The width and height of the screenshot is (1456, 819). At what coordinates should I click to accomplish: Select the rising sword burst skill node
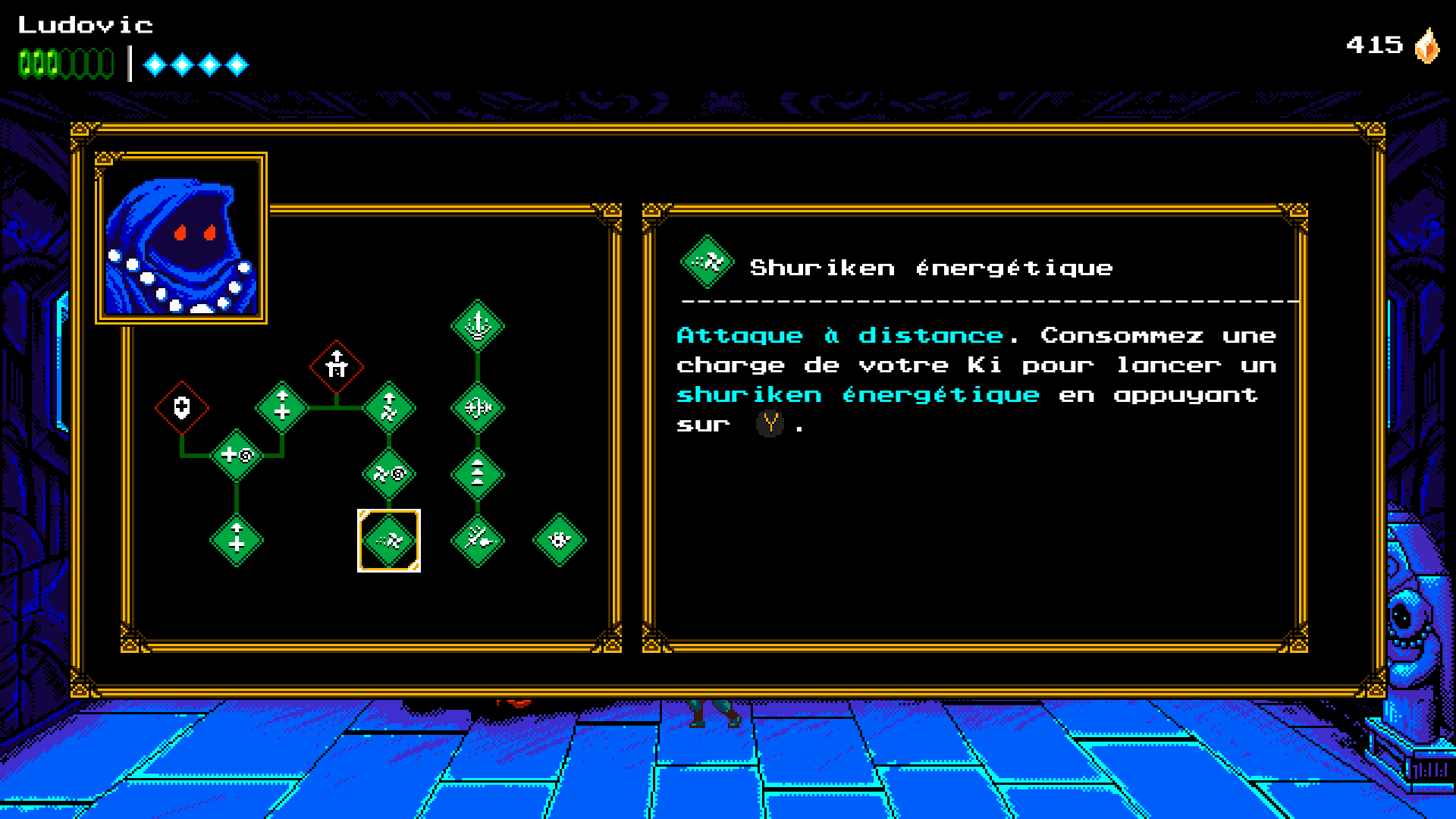click(478, 326)
